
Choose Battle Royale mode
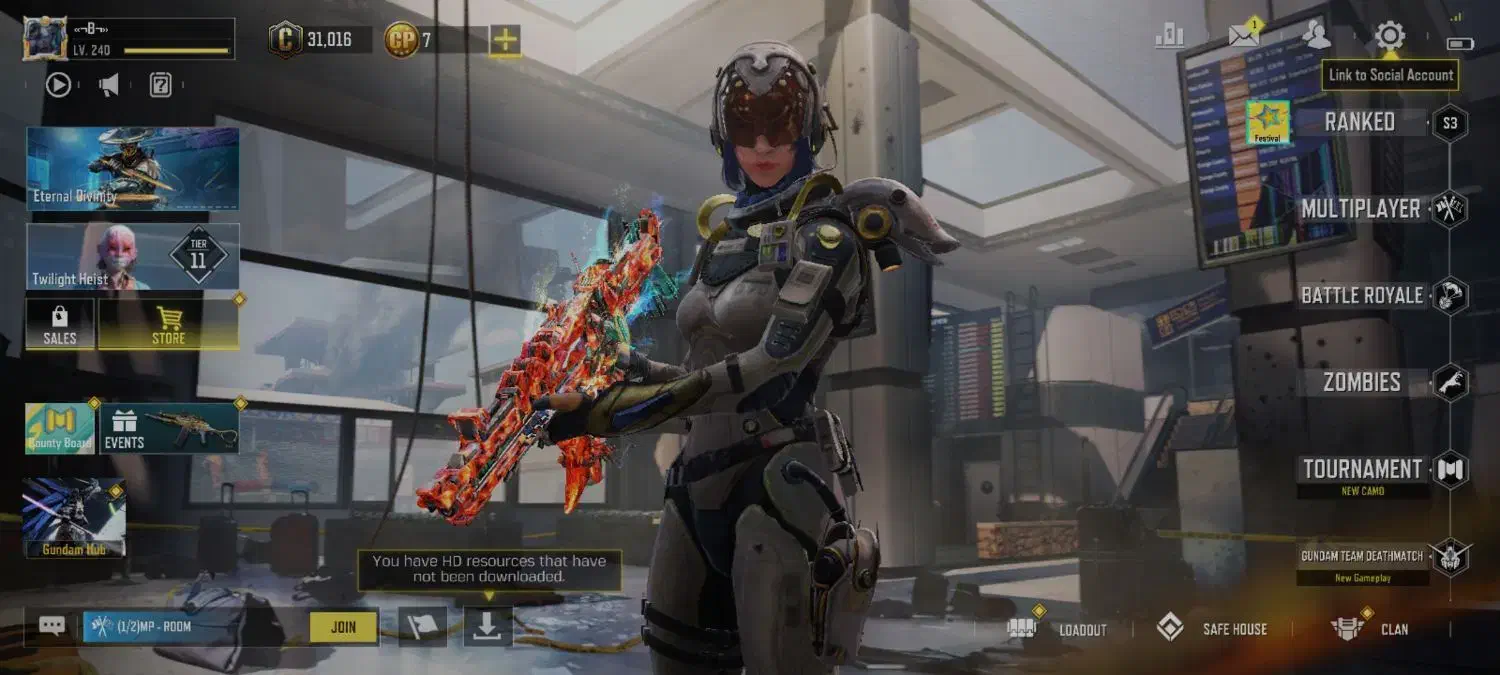click(1361, 296)
